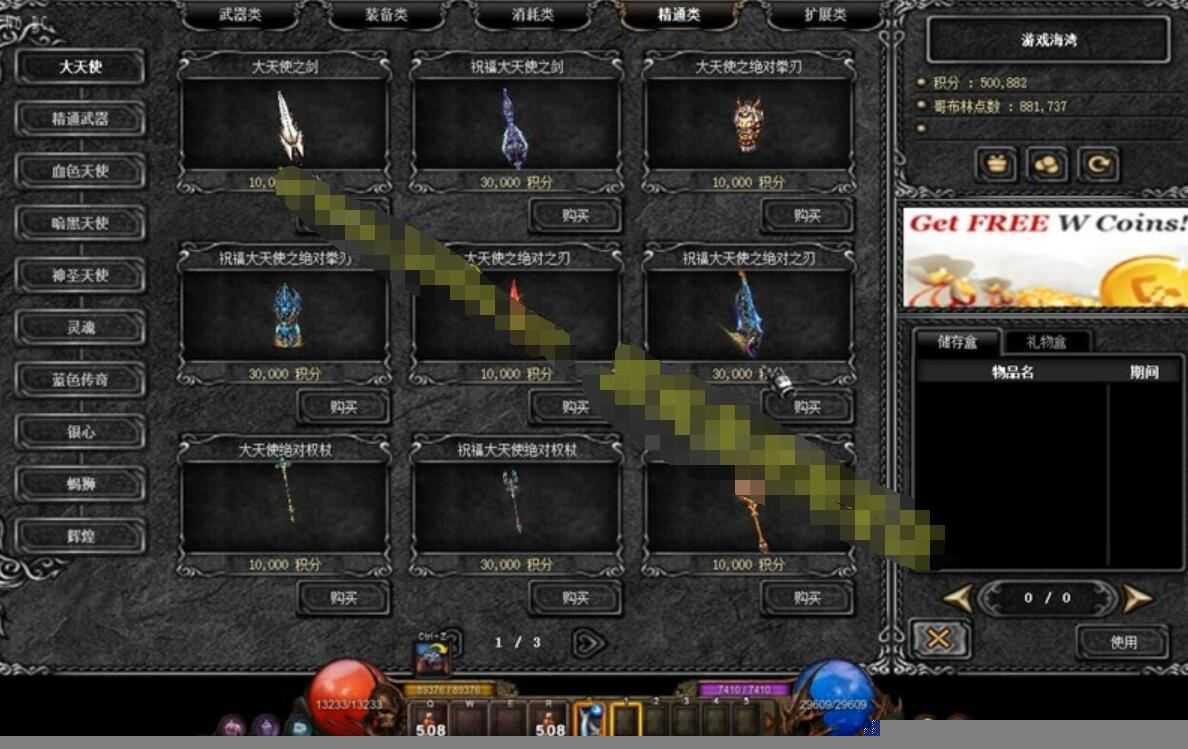Image resolution: width=1188 pixels, height=749 pixels.
Task: Select the 辉煌 menu entry
Action: click(80, 536)
